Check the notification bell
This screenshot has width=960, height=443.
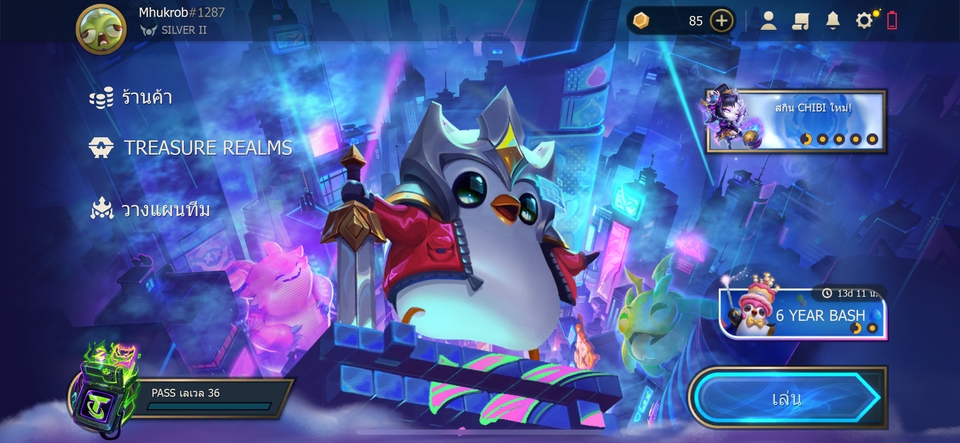[832, 20]
